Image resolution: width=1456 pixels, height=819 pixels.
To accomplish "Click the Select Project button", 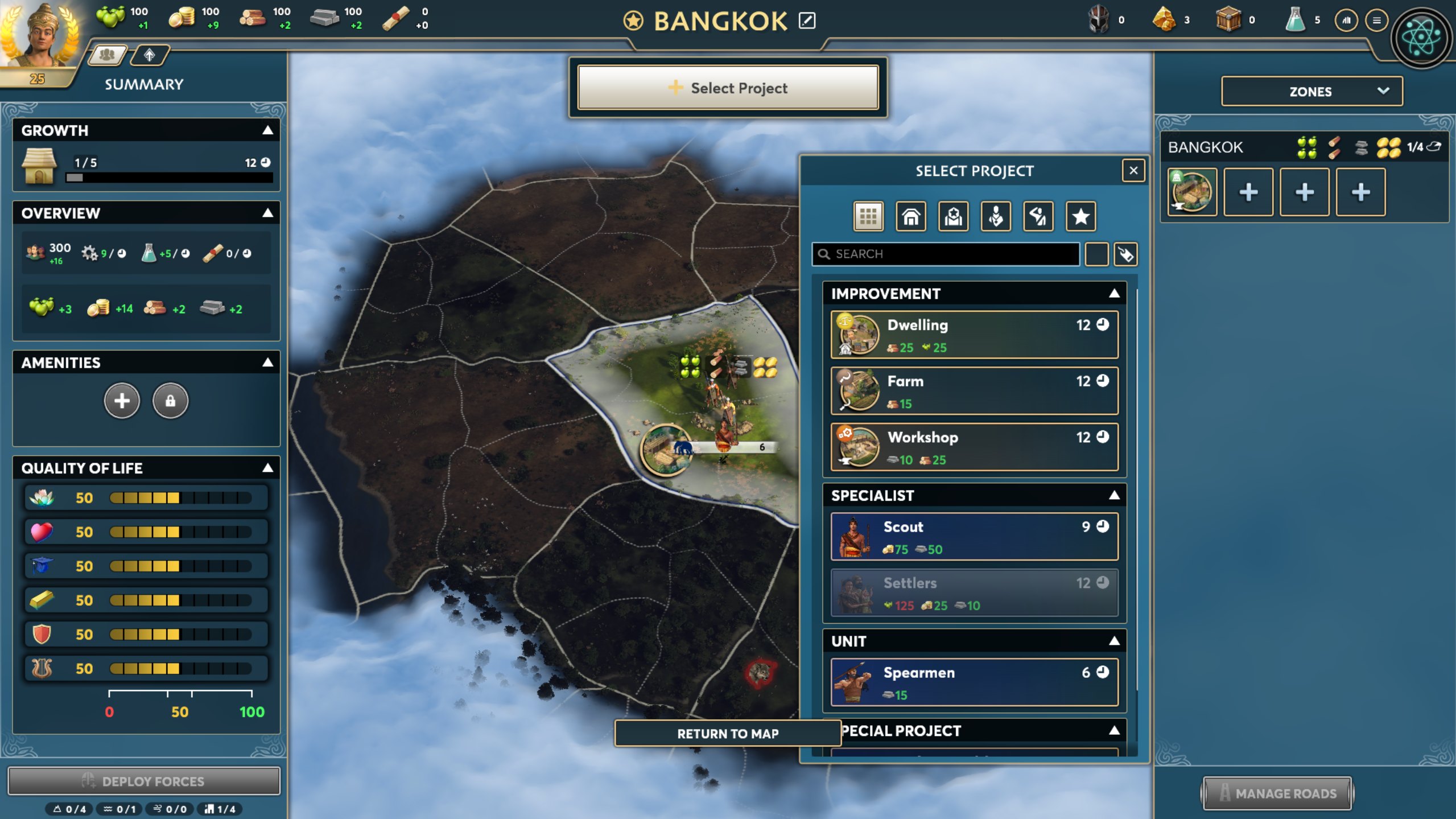I will [728, 88].
